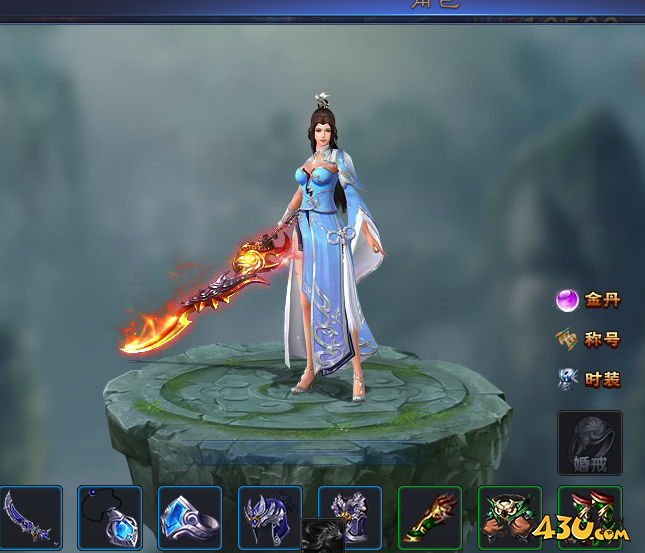Select the purple helmet equipment slot

point(270,515)
